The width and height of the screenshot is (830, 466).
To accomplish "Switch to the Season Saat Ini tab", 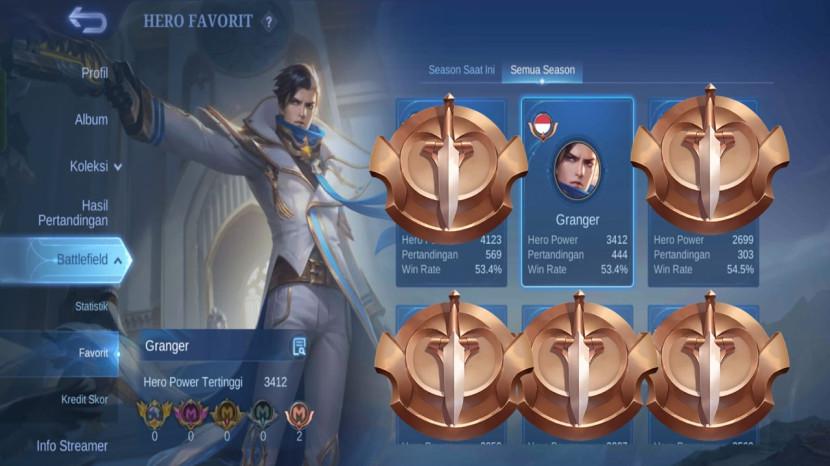I will coord(461,70).
